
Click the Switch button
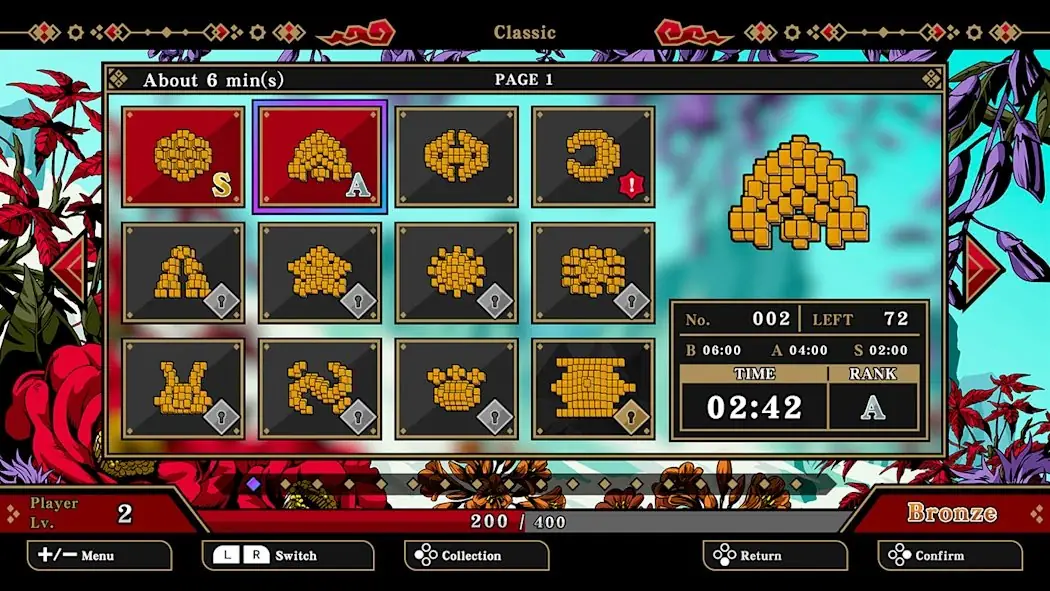(x=288, y=555)
